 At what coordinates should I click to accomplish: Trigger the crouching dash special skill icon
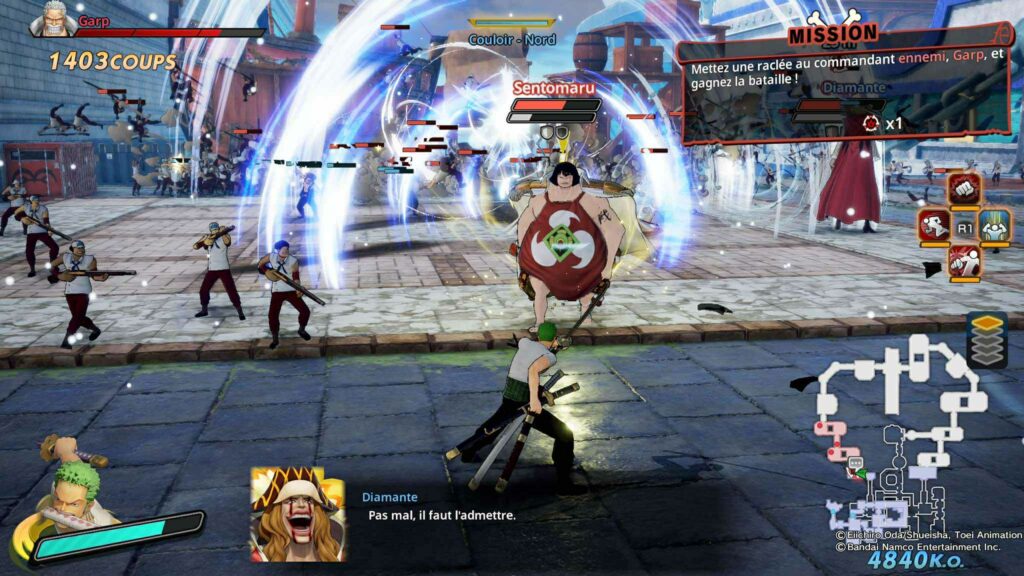pyautogui.click(x=934, y=226)
